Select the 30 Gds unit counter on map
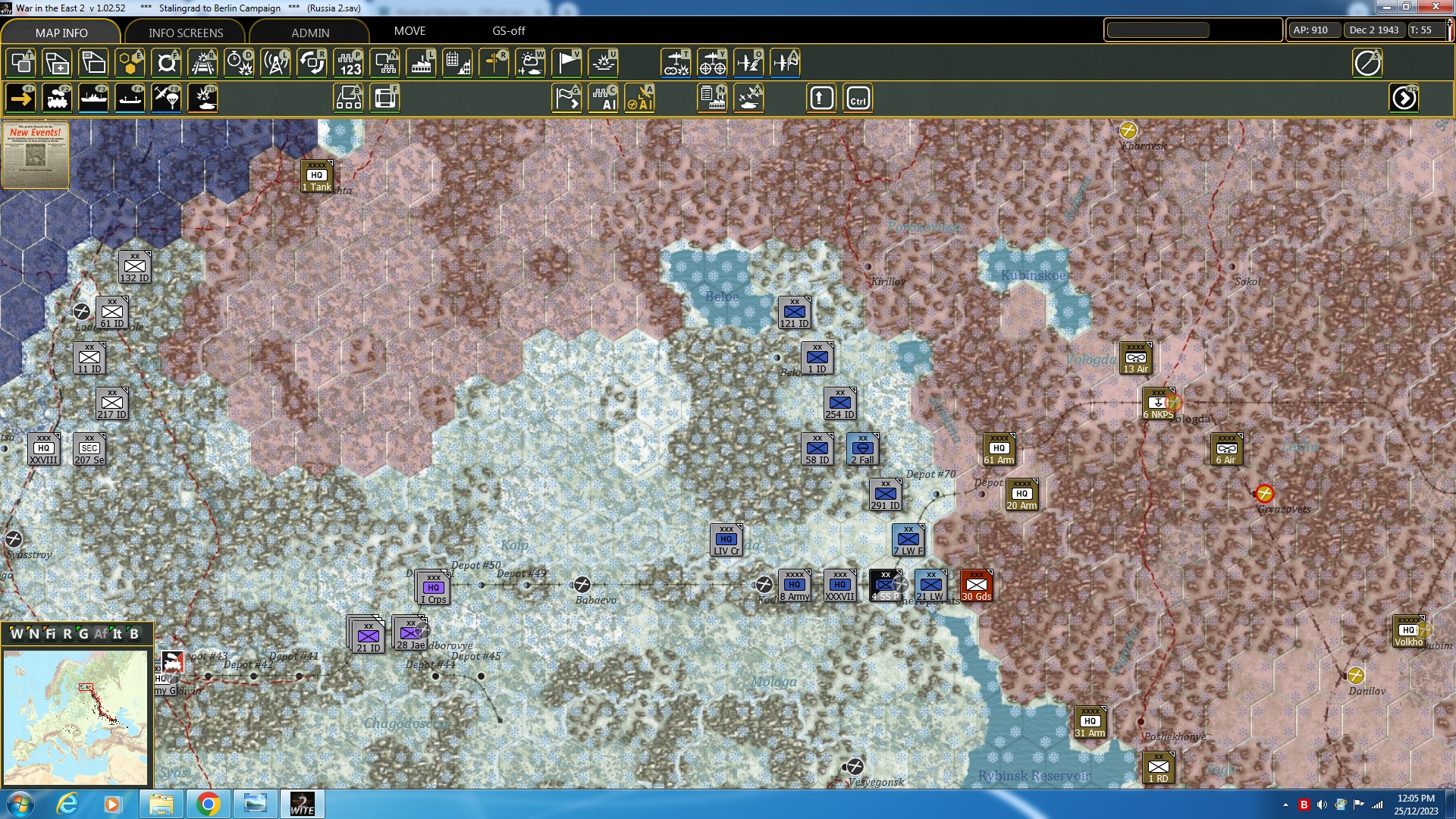Screen dimensions: 1456x819 pos(977,585)
